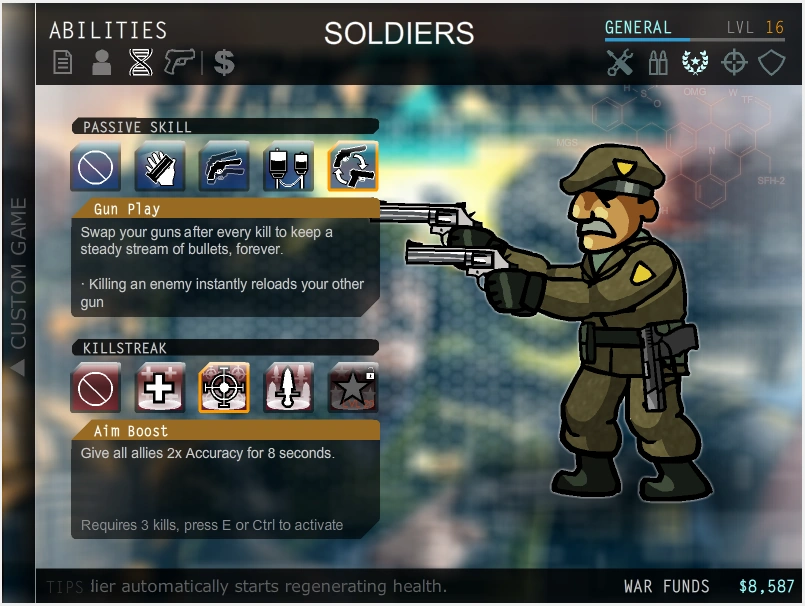
Task: Select the empty no-killstreak slot
Action: pyautogui.click(x=96, y=388)
